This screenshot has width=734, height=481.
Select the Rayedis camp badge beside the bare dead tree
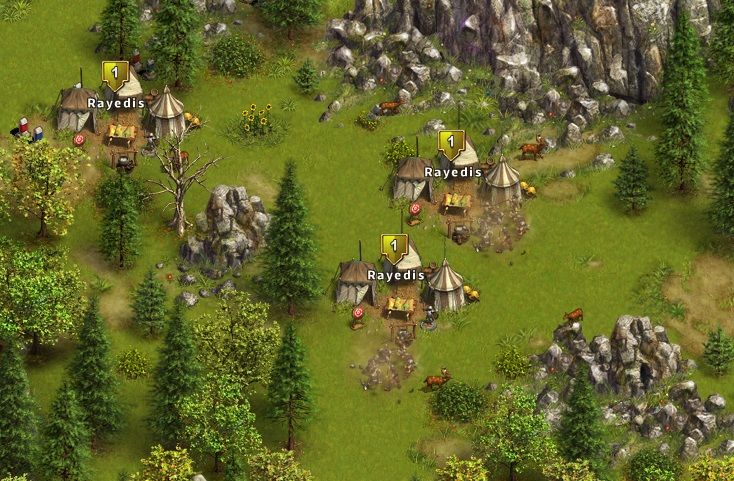115,74
